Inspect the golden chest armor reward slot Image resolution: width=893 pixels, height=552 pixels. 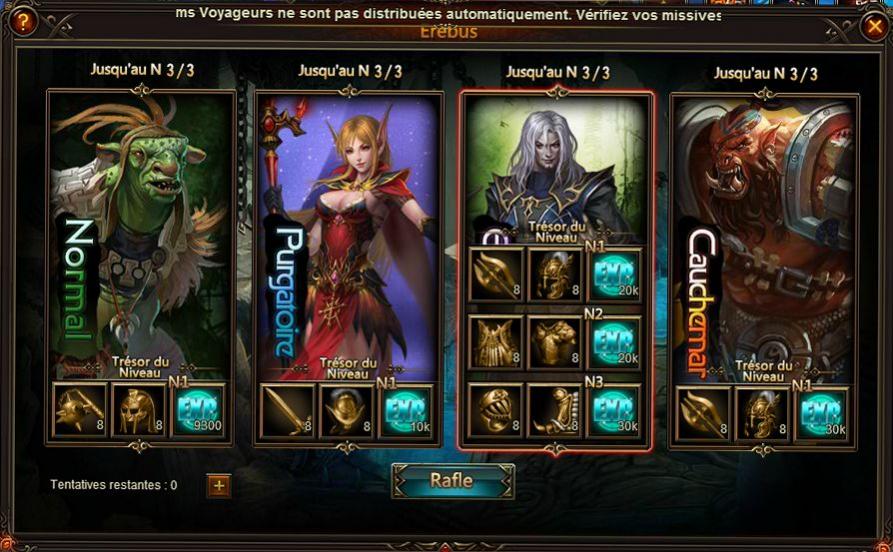(x=555, y=343)
